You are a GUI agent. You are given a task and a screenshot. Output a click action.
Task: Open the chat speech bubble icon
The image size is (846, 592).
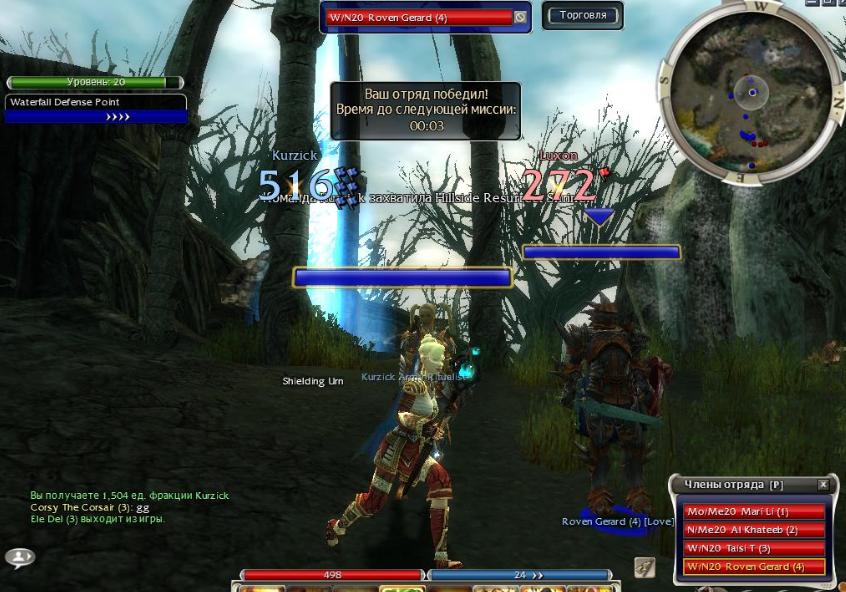point(19,557)
